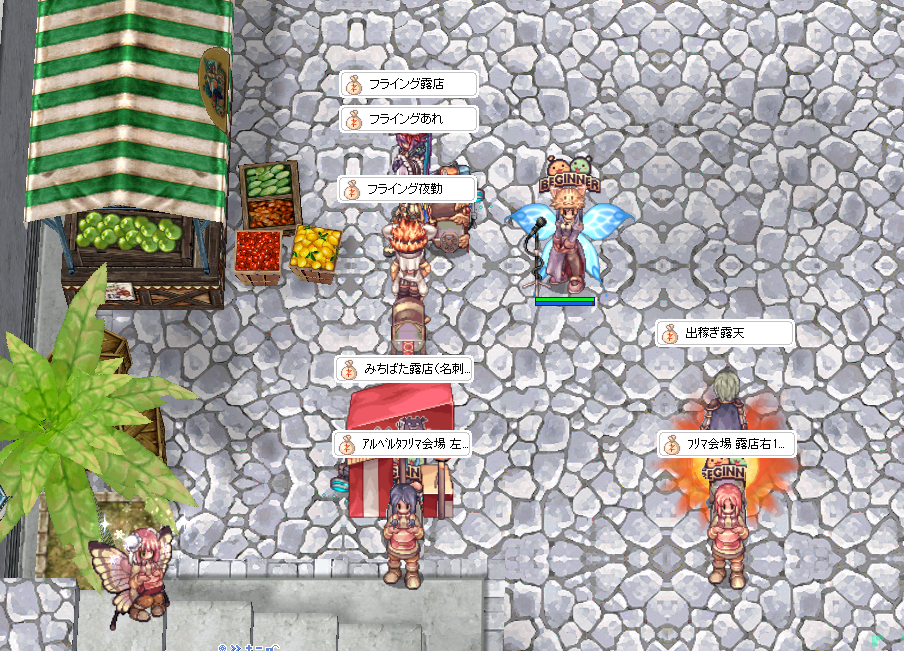Open the フリマ会場 露店右1 shop sign

pos(727,444)
